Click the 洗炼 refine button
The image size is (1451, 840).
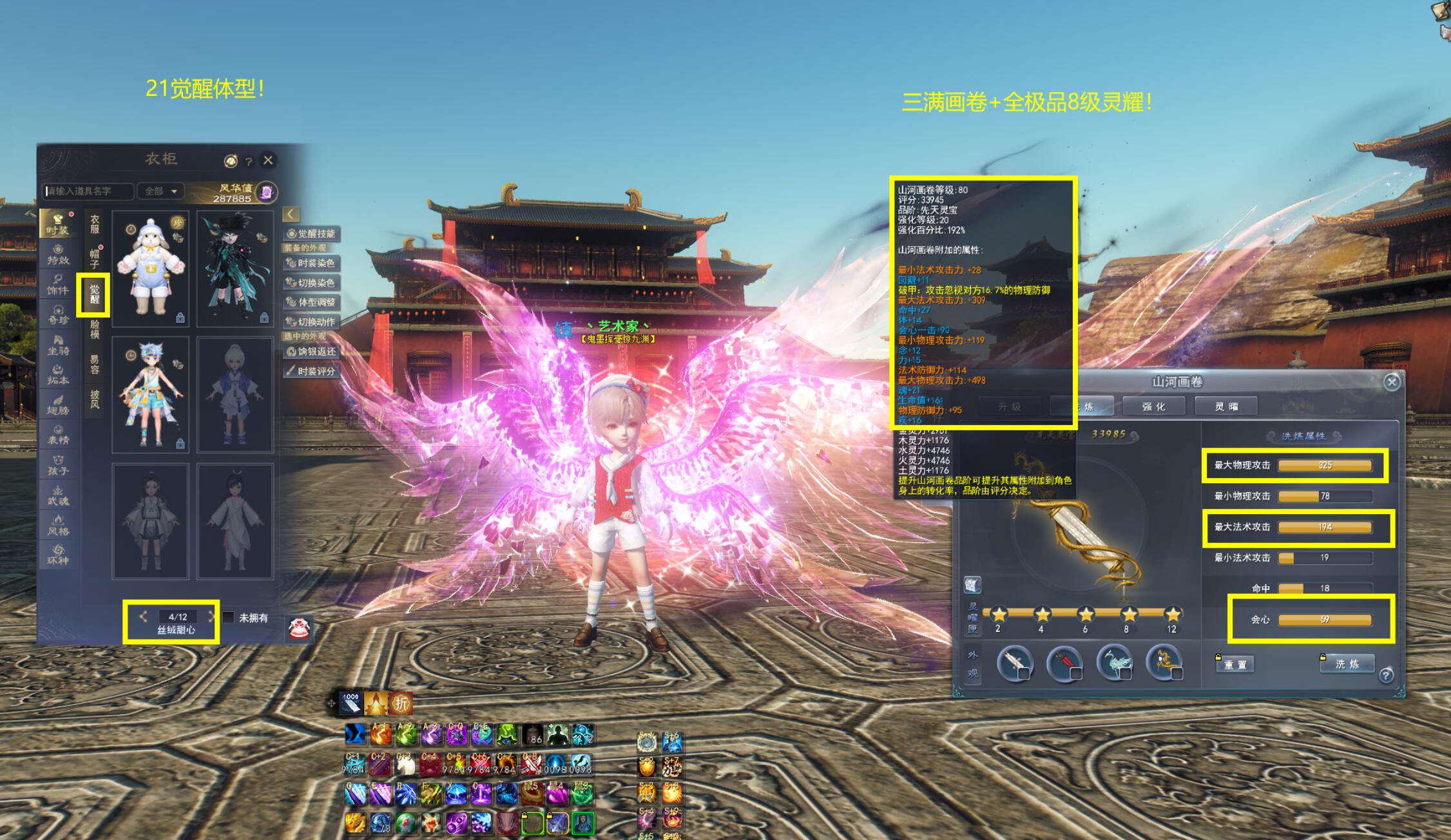click(x=1347, y=663)
